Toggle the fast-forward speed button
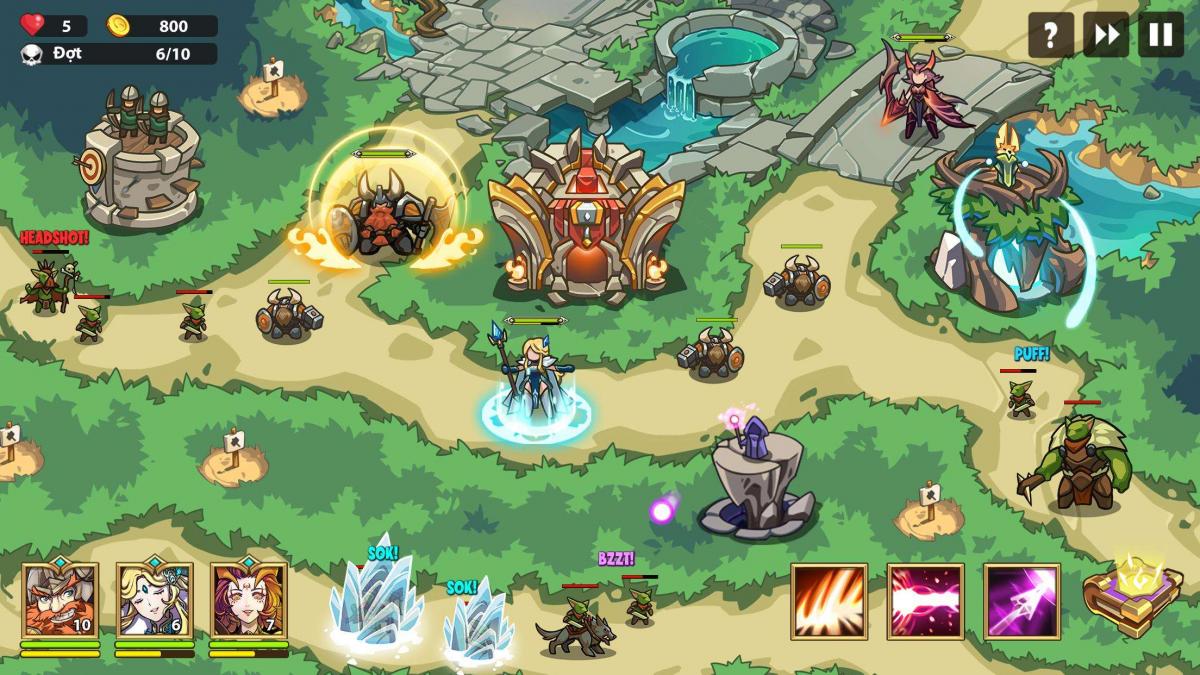Screen dimensions: 1200x675 (1105, 35)
